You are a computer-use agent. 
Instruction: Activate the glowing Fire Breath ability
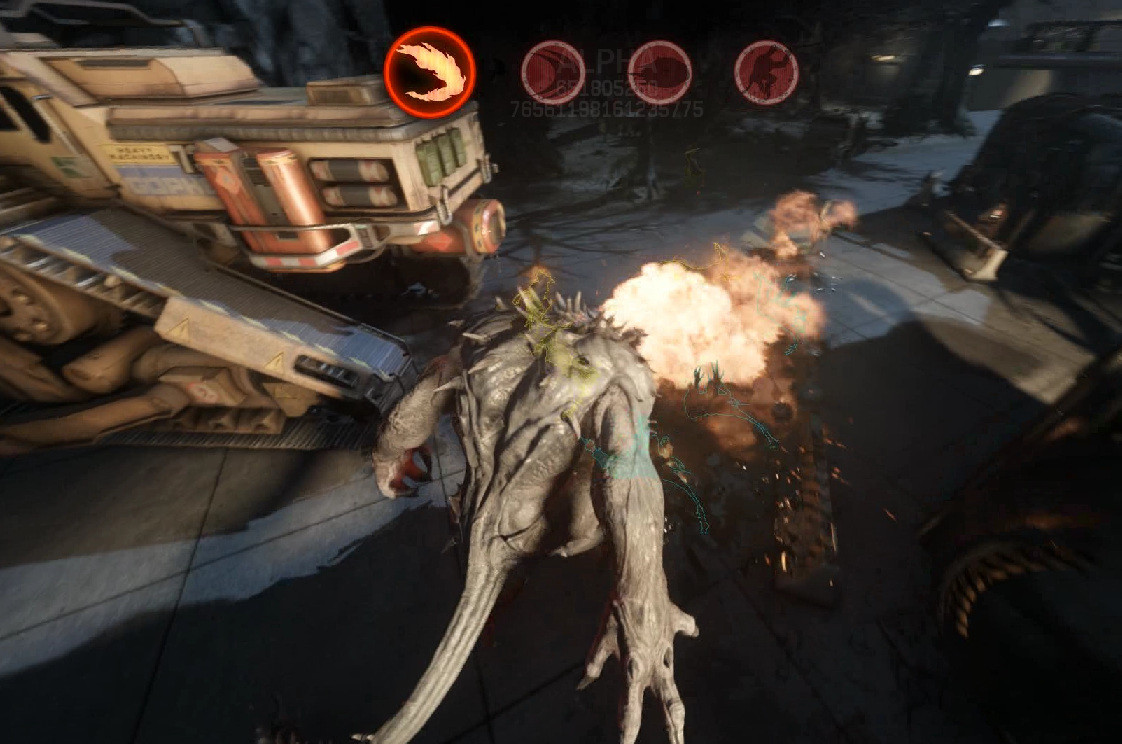pyautogui.click(x=429, y=72)
